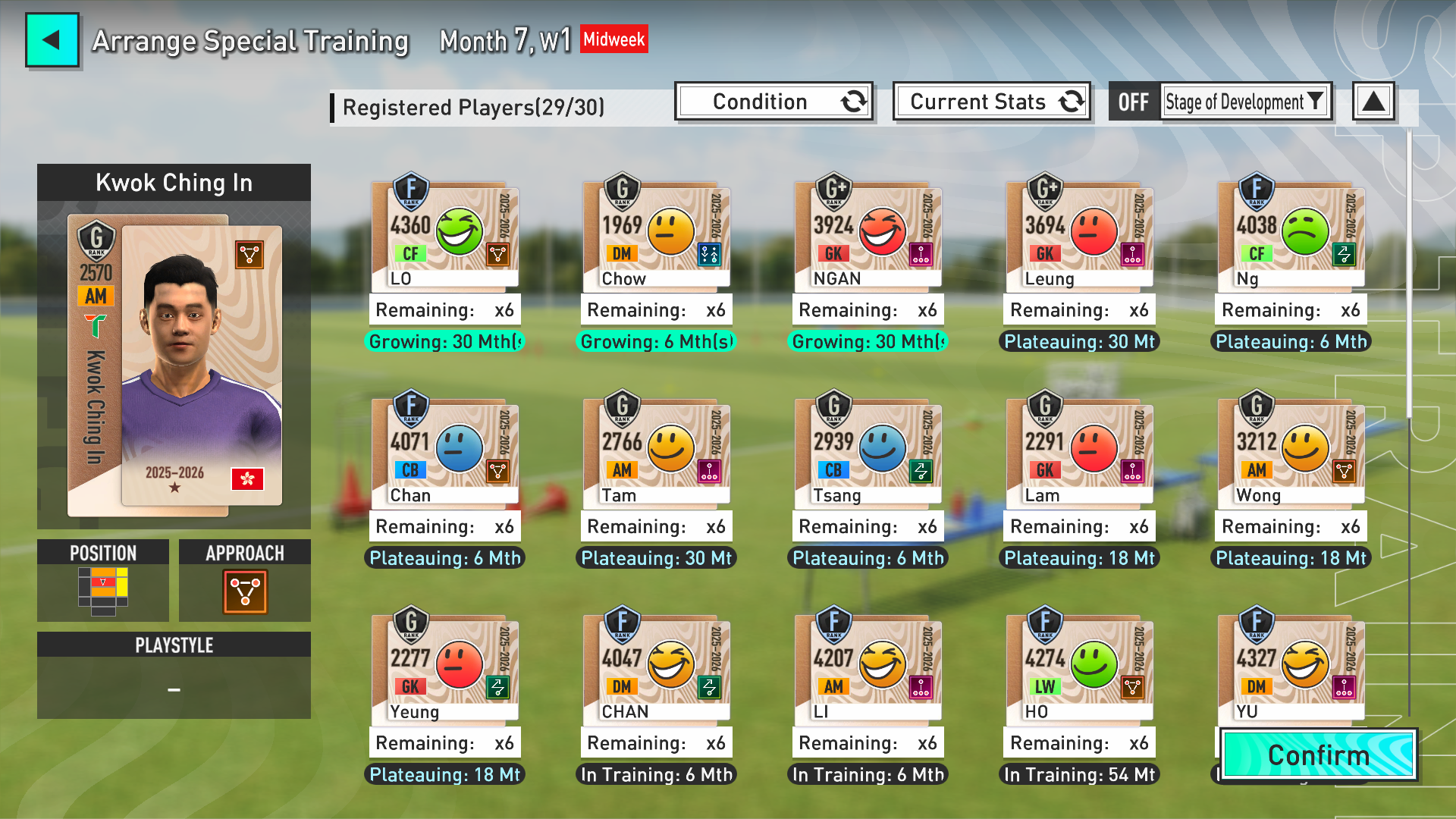The width and height of the screenshot is (1456, 819).
Task: Choose Chow's DM player card
Action: 656,237
